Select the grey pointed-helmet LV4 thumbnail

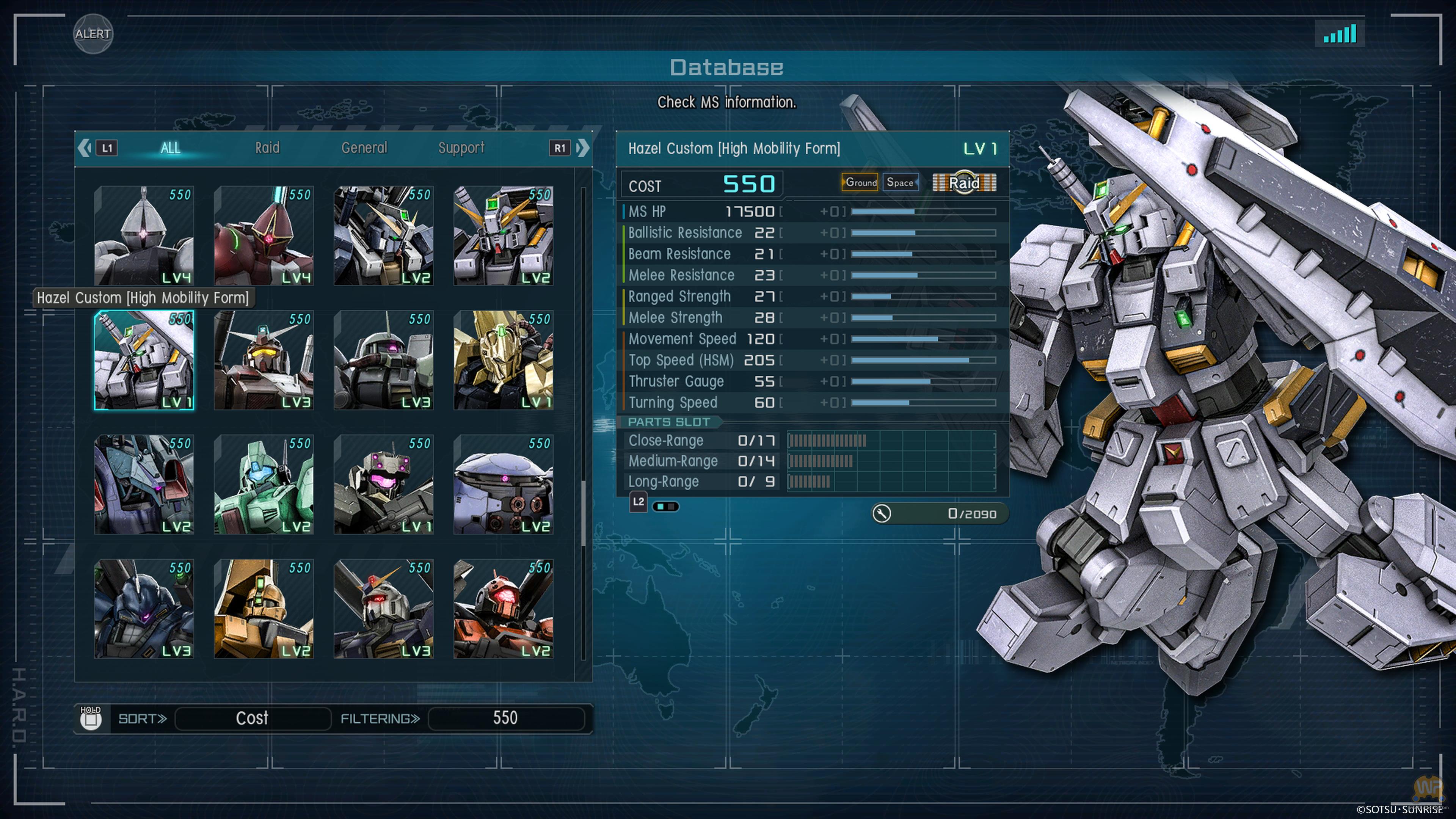pos(144,236)
